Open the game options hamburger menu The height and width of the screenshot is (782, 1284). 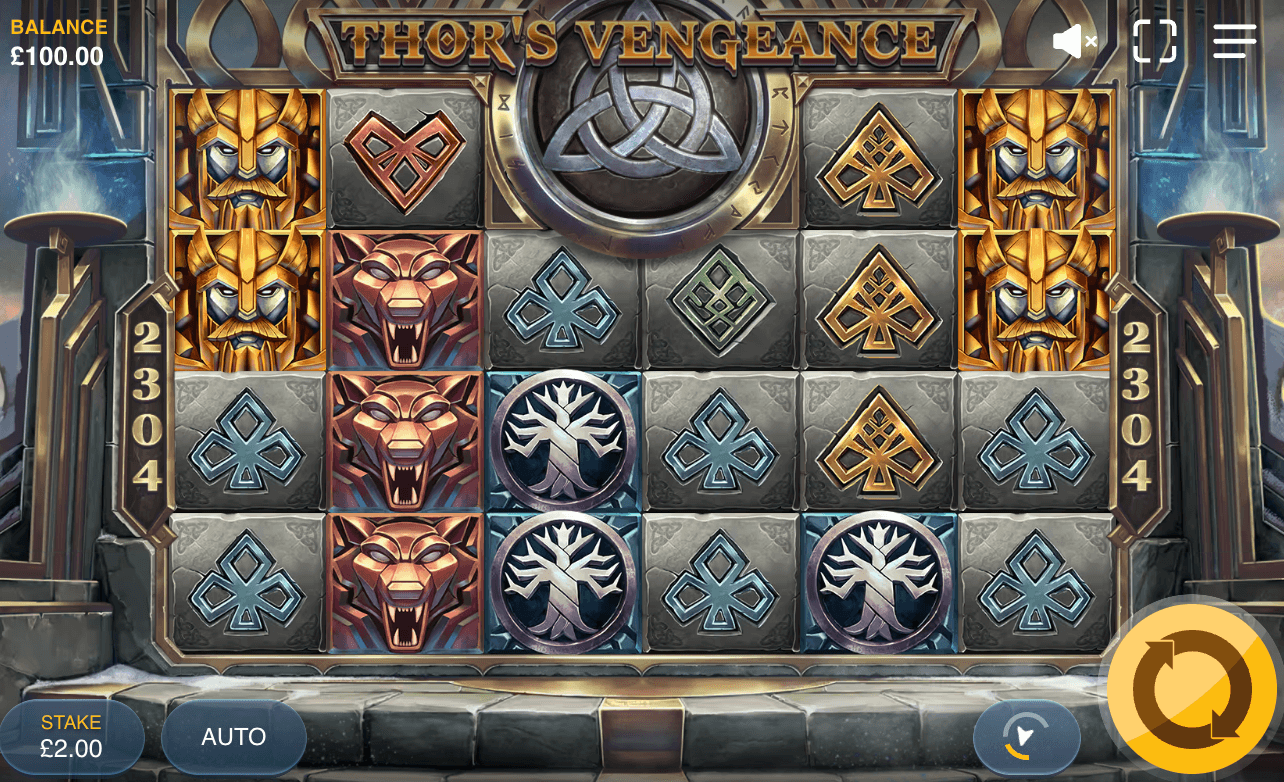[1233, 41]
